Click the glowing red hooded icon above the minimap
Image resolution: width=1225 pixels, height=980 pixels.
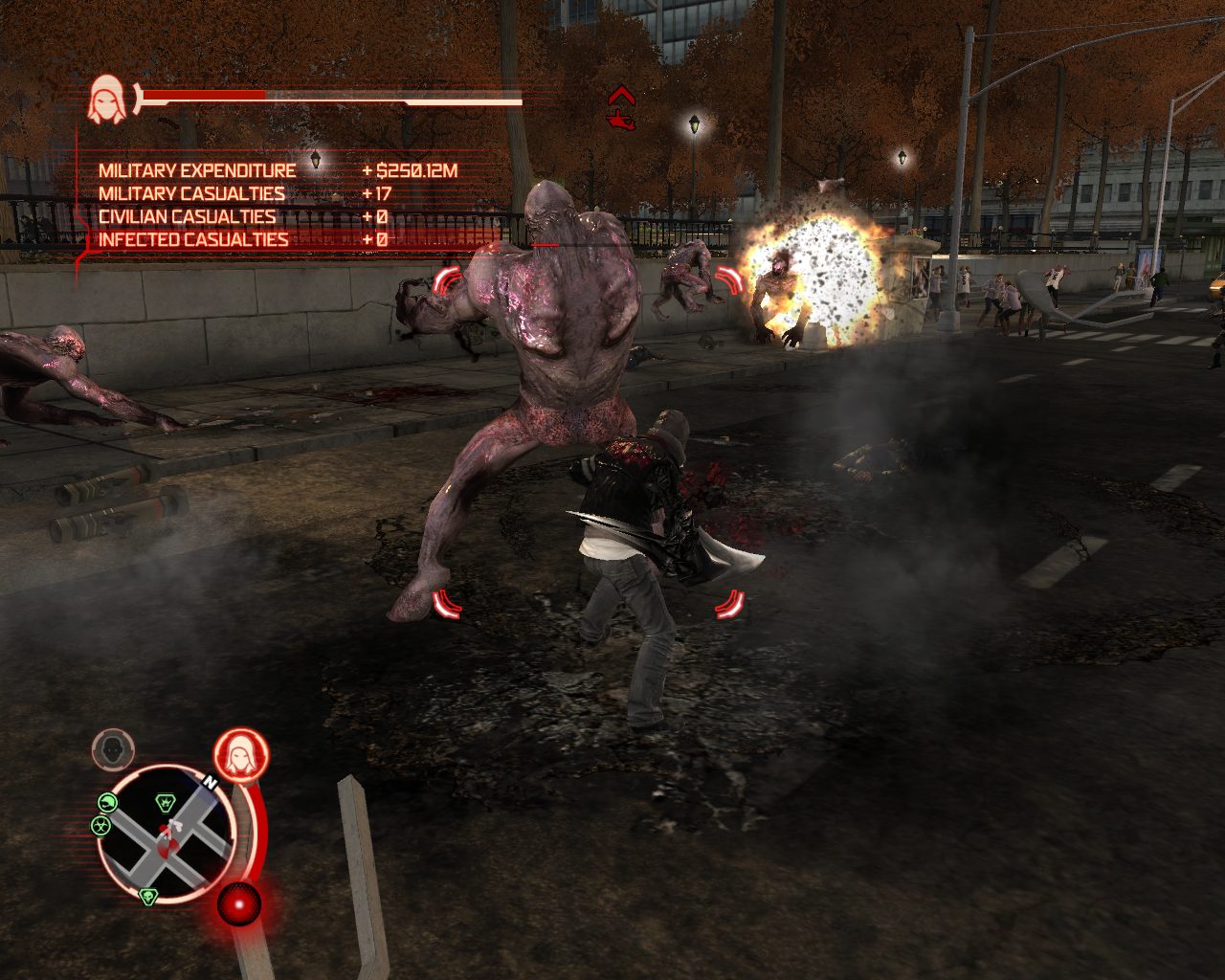click(240, 755)
